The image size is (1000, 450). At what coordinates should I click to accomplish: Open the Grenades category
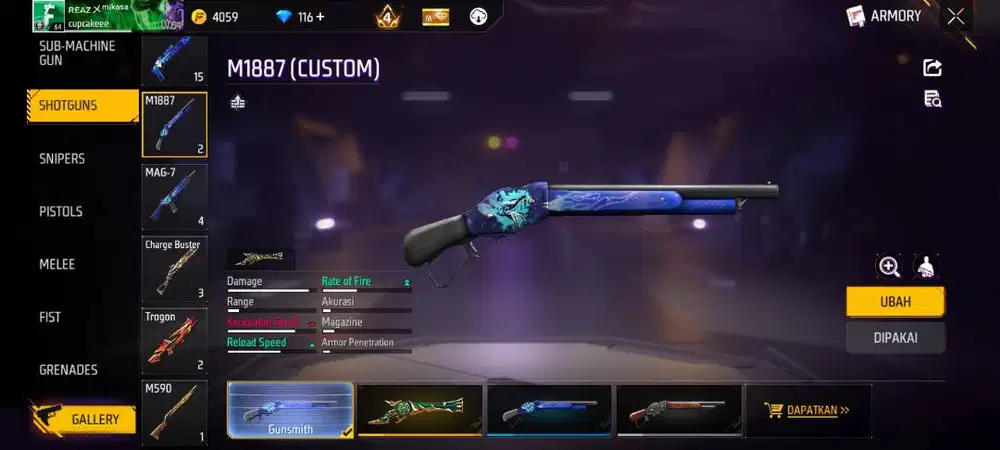(68, 369)
